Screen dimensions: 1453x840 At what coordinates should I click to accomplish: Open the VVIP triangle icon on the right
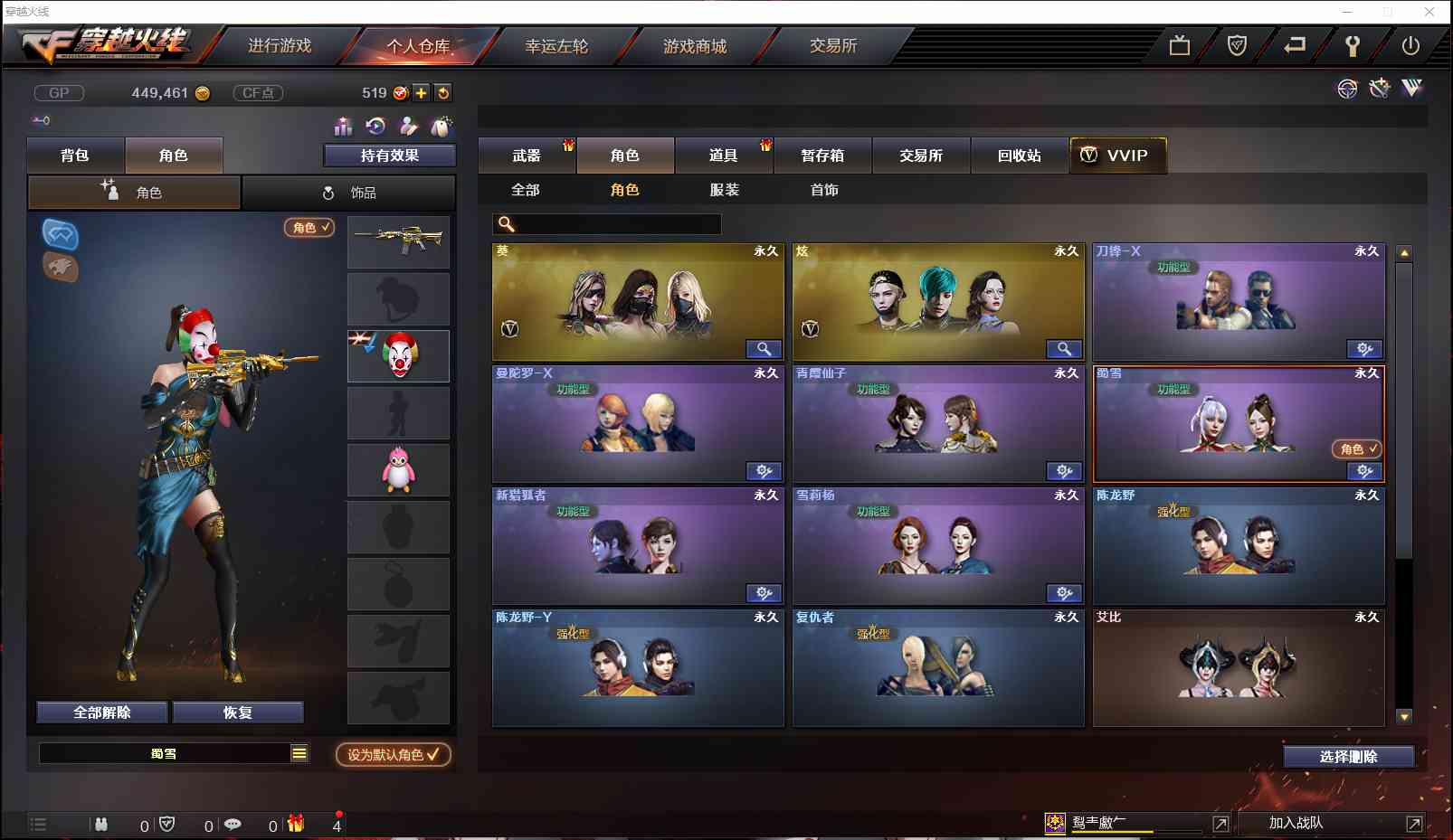tap(1410, 89)
